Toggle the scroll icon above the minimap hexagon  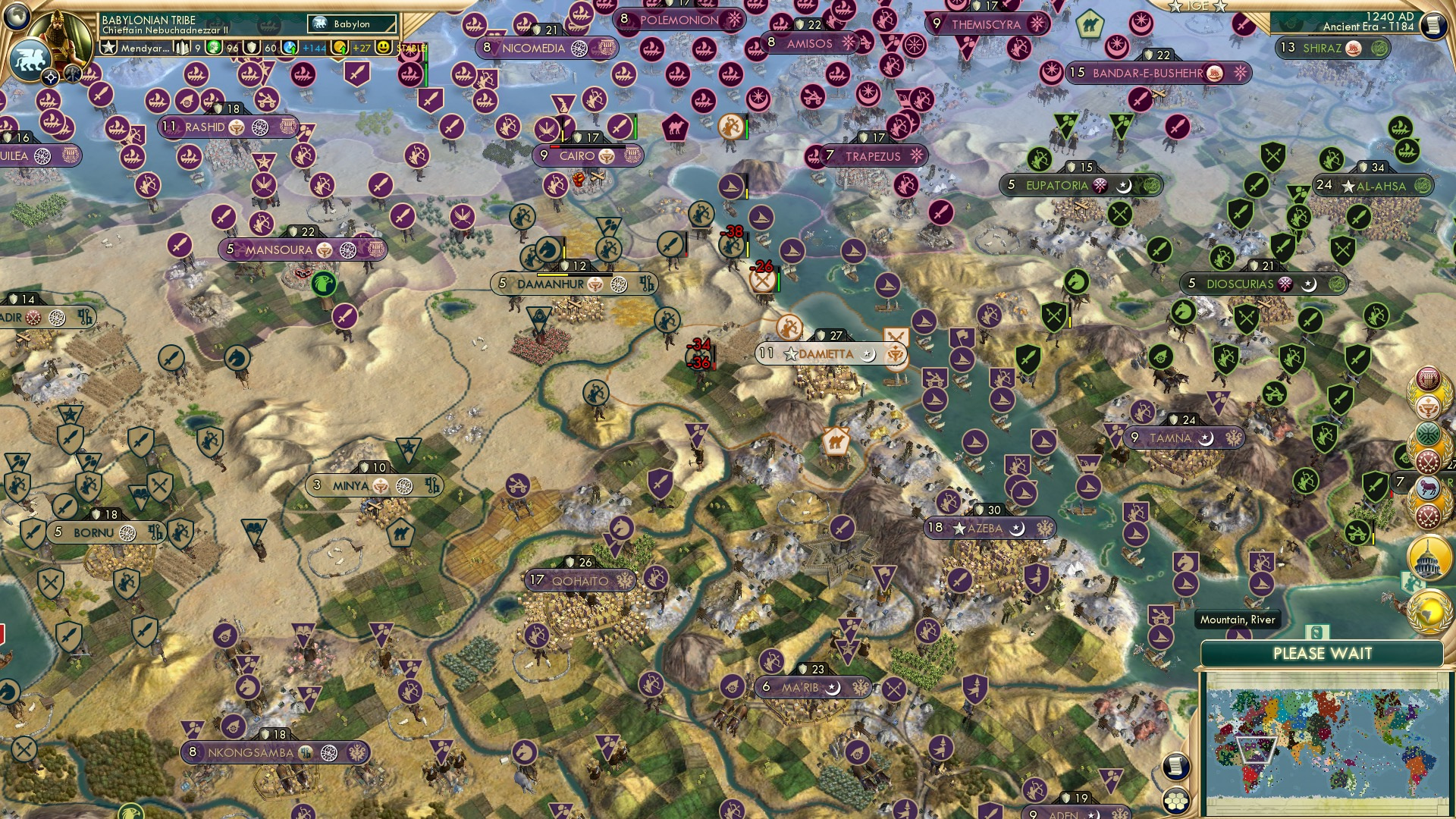tap(1176, 766)
